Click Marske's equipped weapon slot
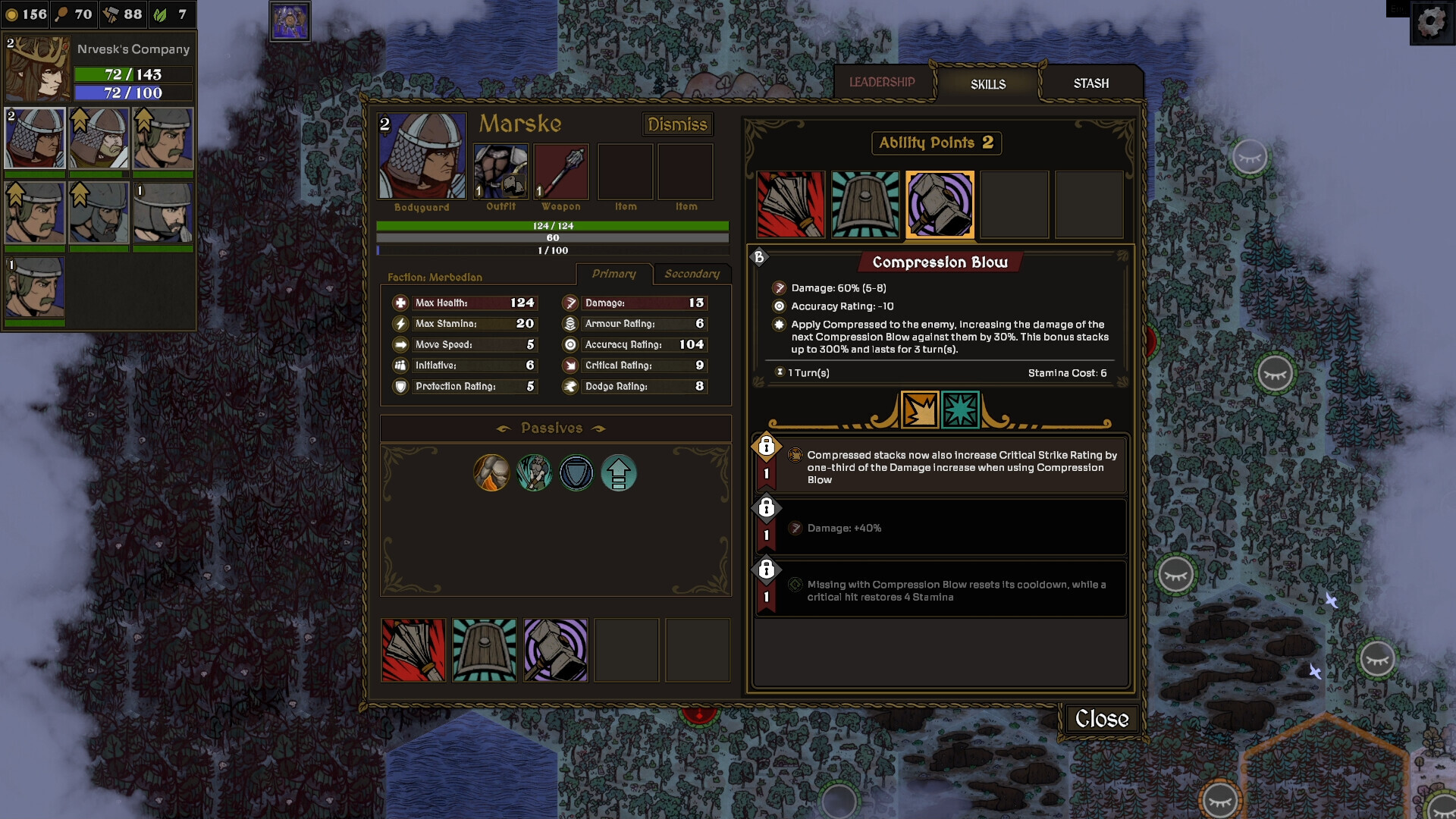 tap(561, 172)
